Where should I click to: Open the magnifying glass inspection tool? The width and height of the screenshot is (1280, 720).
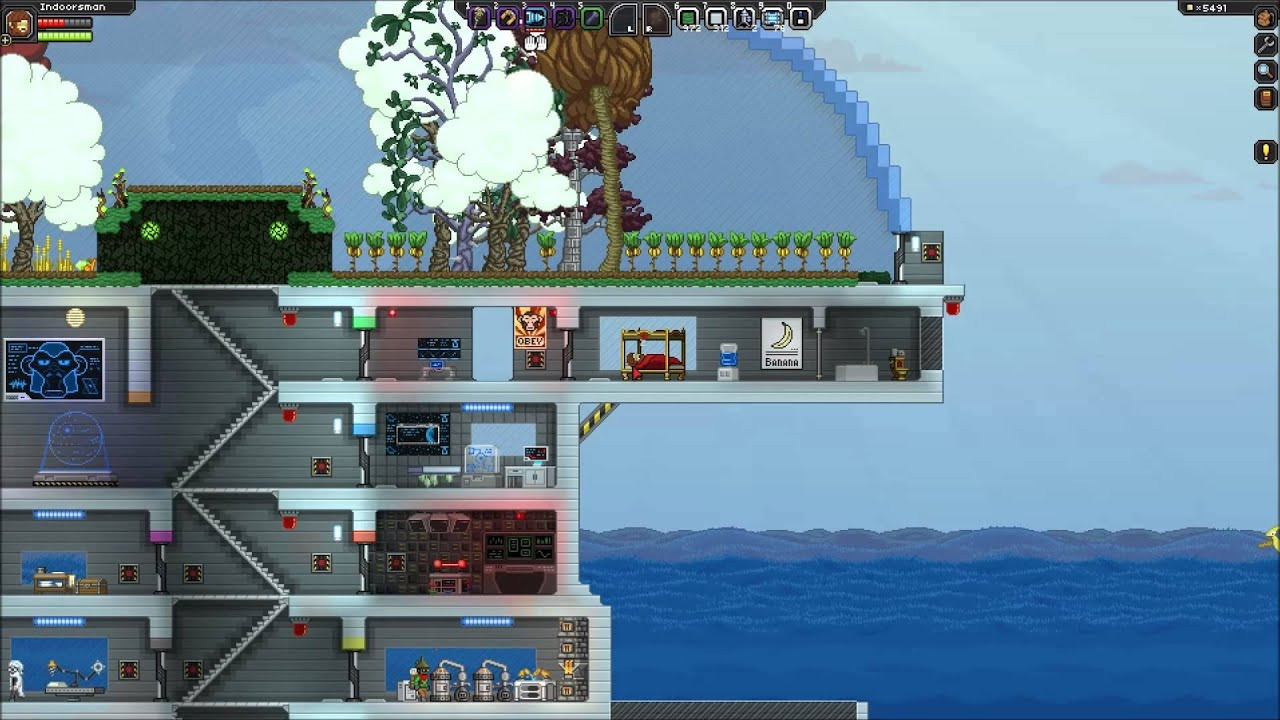pyautogui.click(x=1265, y=71)
